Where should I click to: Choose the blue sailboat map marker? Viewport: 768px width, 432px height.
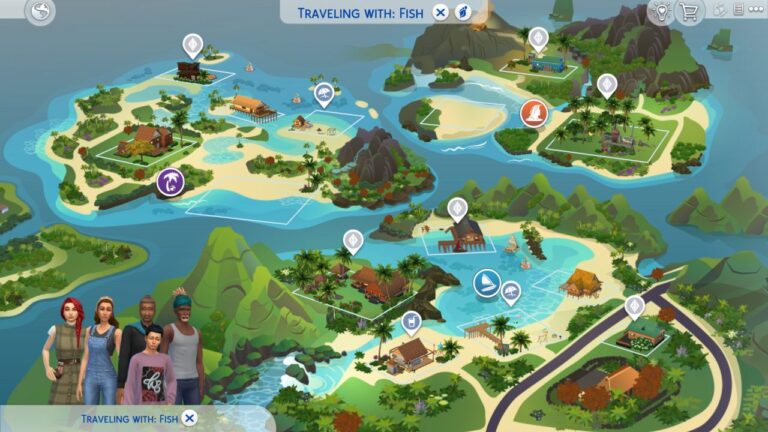click(486, 281)
